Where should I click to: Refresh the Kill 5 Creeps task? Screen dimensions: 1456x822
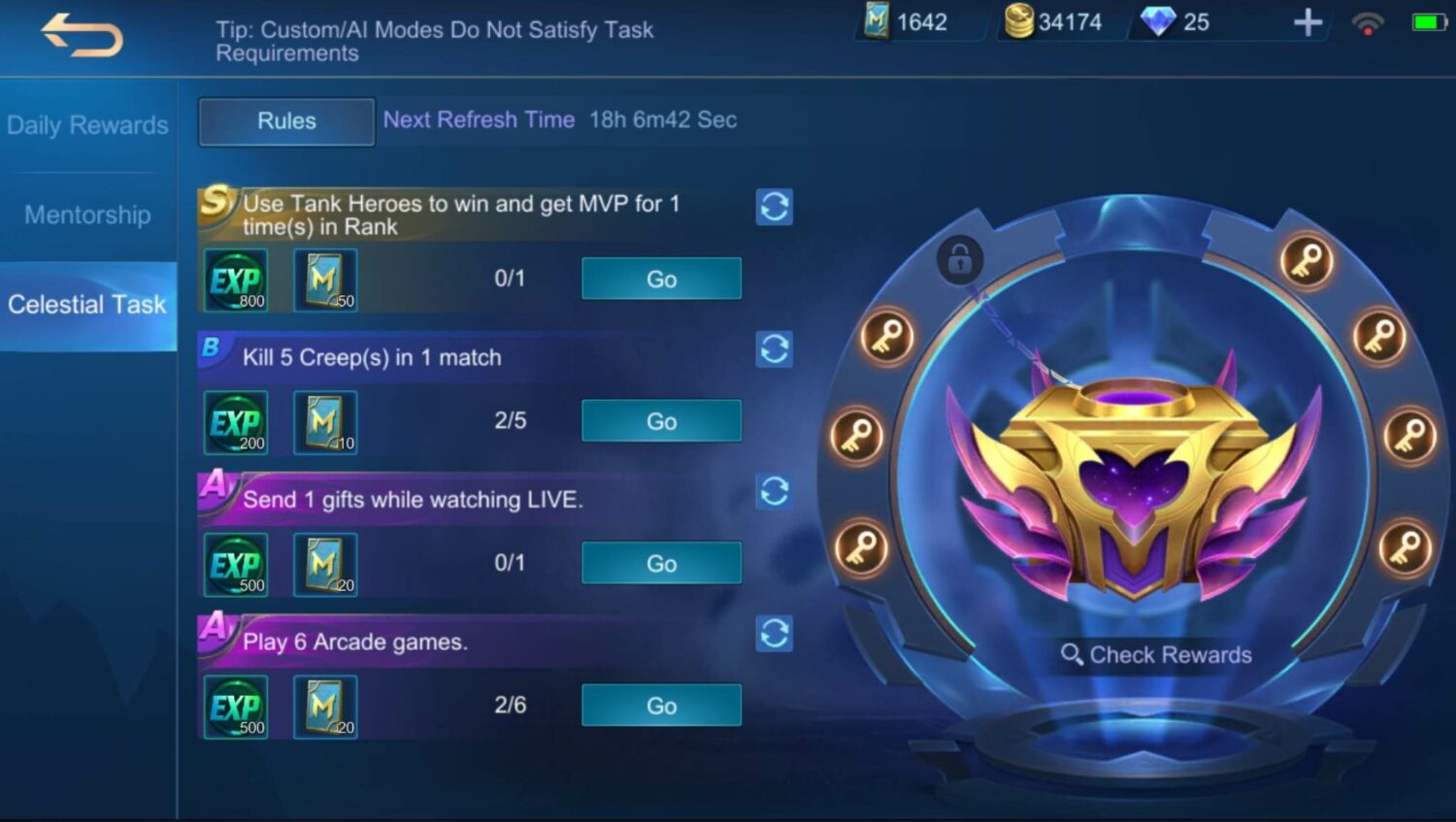coord(774,349)
